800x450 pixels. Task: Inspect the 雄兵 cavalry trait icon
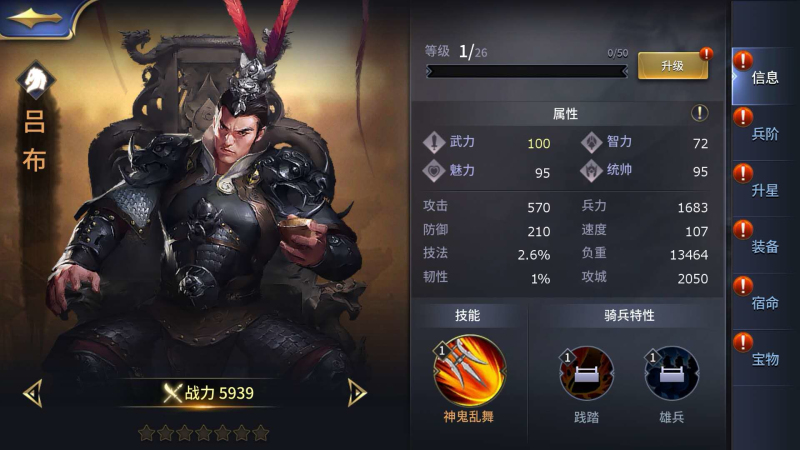point(671,373)
